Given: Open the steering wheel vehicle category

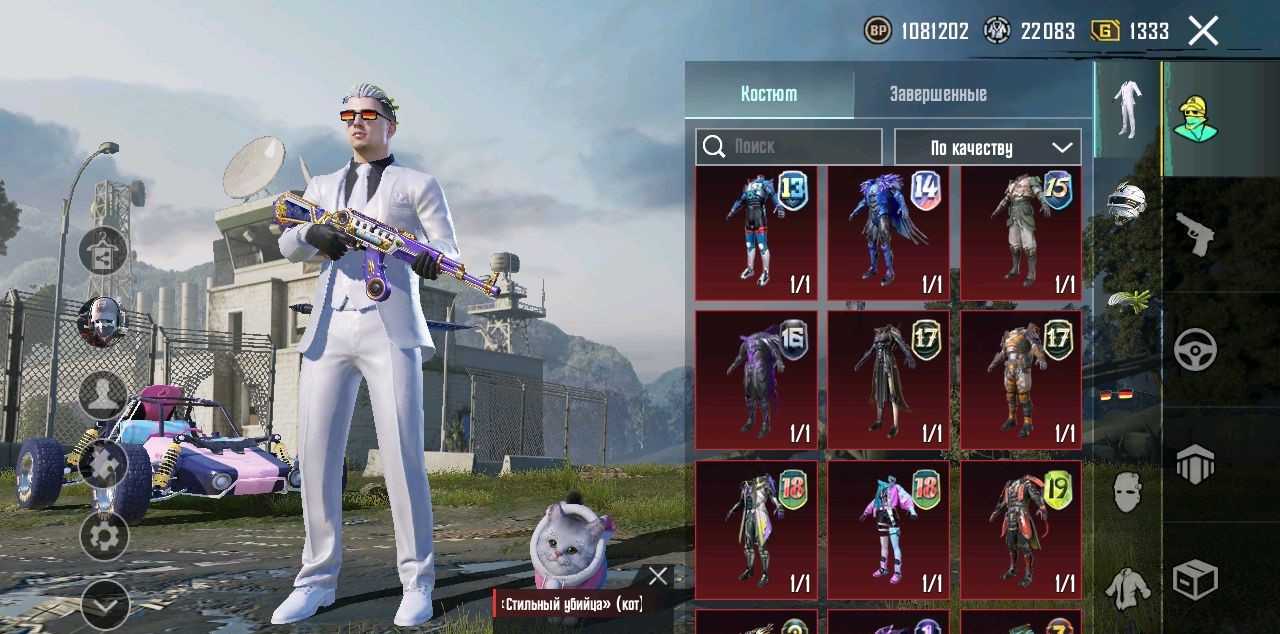Looking at the screenshot, I should point(1195,349).
